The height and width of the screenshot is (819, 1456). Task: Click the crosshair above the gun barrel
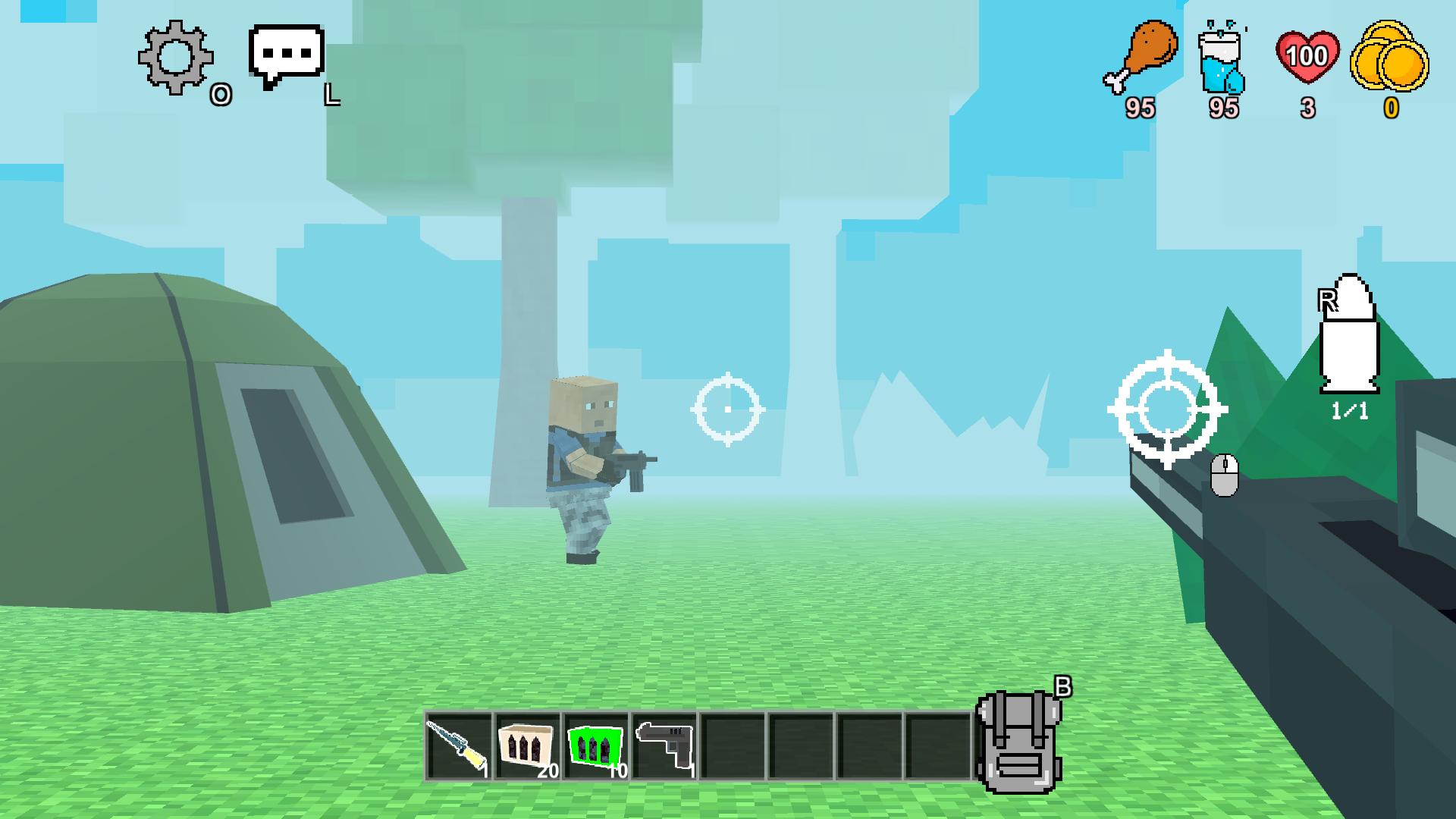[1167, 411]
